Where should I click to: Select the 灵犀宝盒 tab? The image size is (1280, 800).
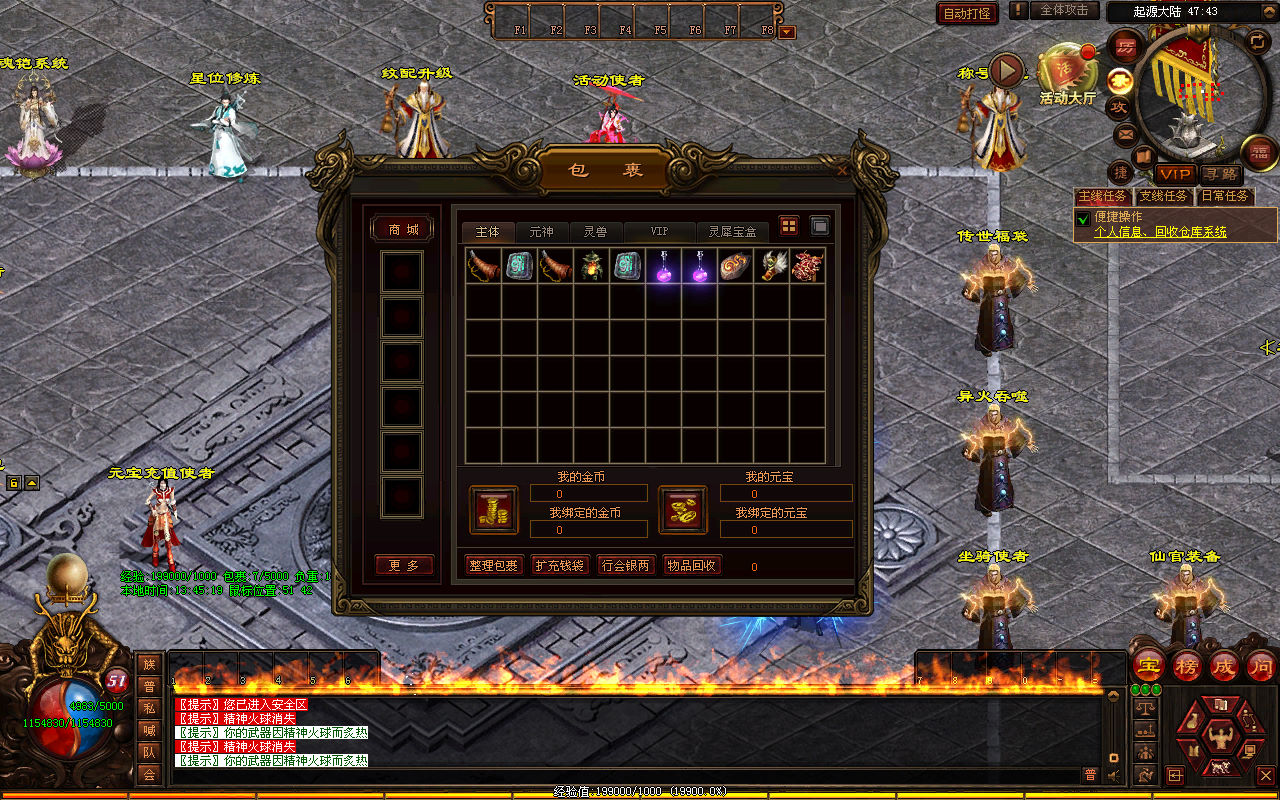click(x=733, y=231)
